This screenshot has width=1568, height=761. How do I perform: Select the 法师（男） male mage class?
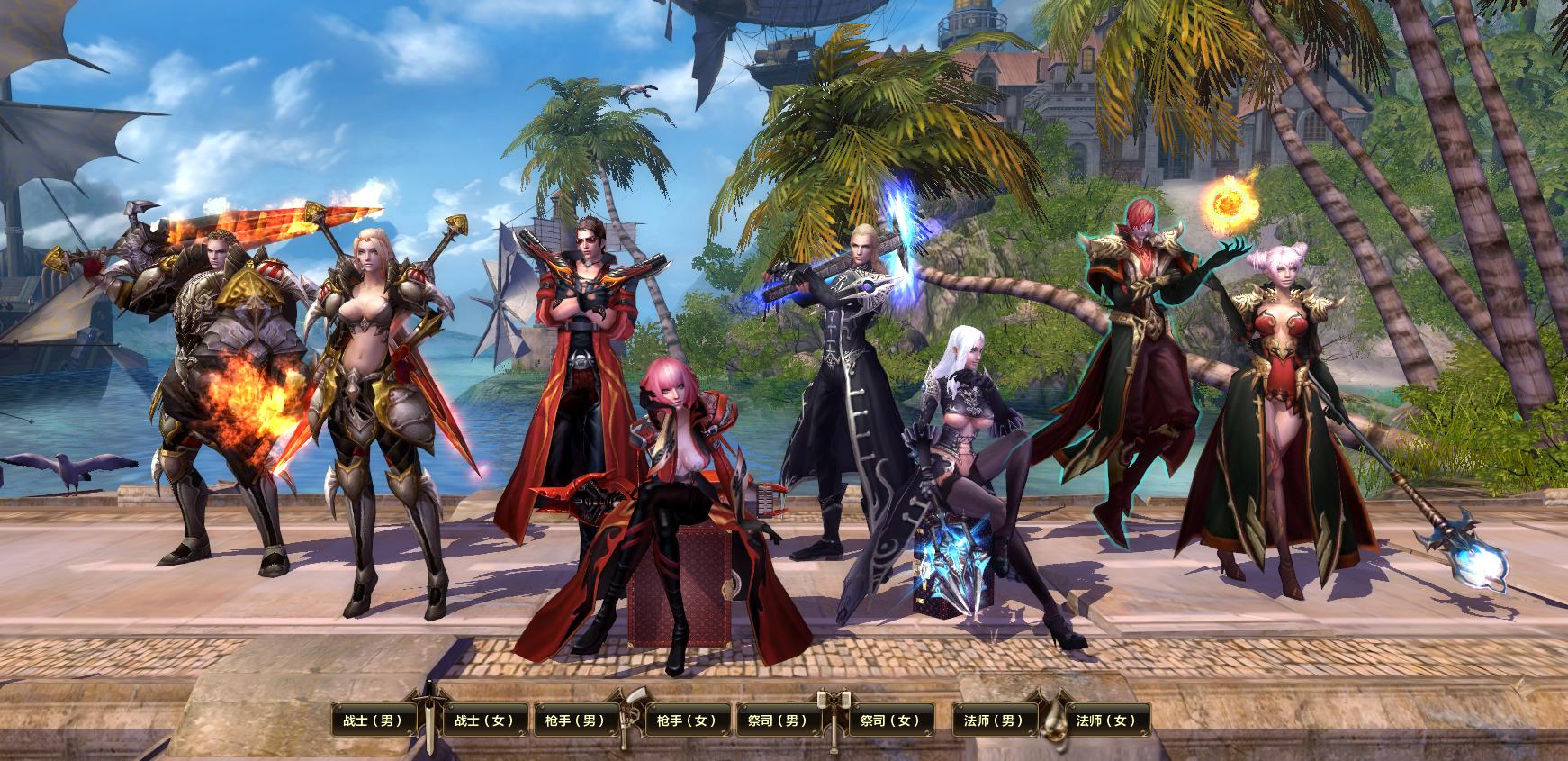(995, 720)
